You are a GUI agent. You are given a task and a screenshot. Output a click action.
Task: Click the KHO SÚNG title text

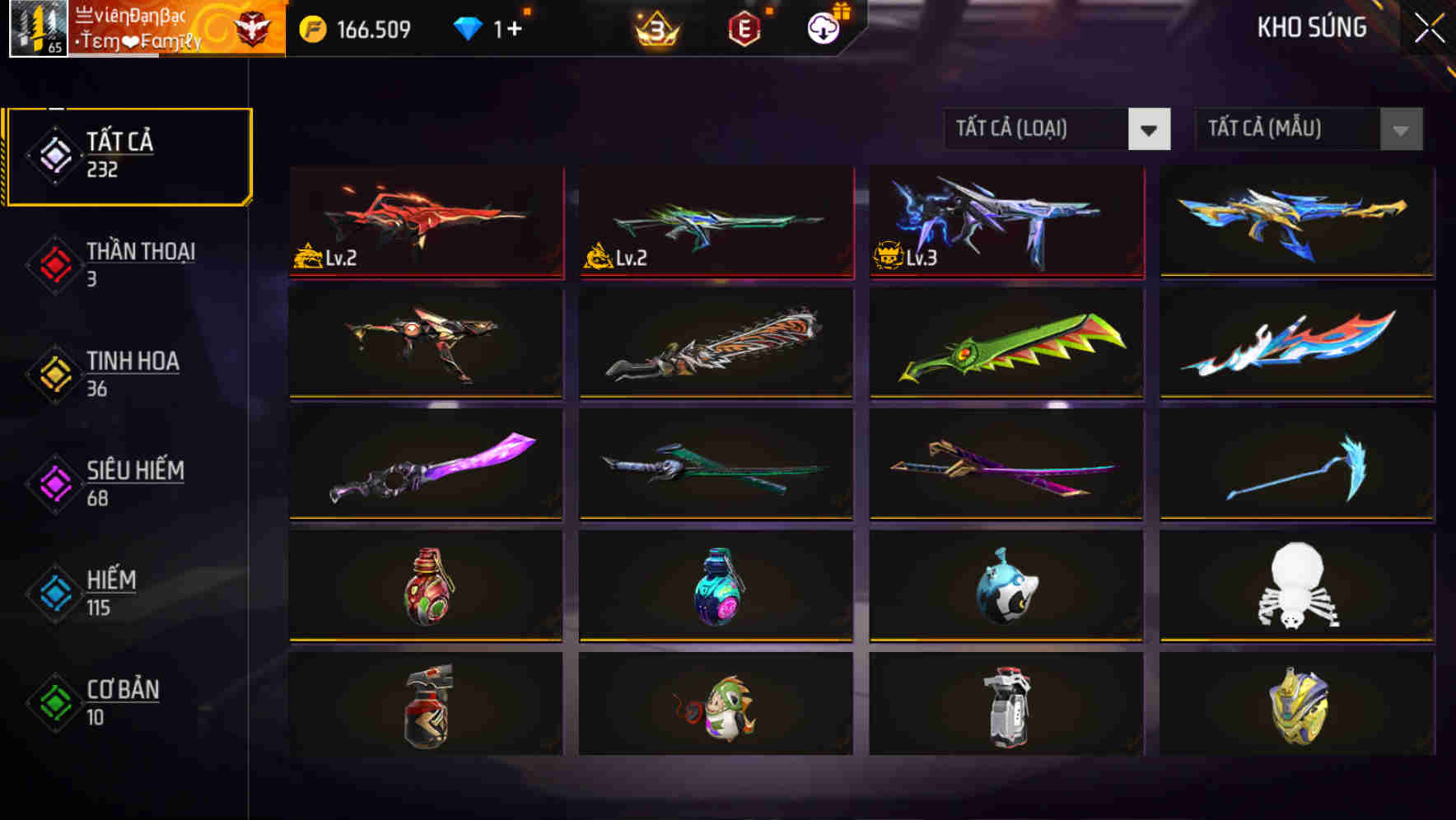tap(1311, 27)
